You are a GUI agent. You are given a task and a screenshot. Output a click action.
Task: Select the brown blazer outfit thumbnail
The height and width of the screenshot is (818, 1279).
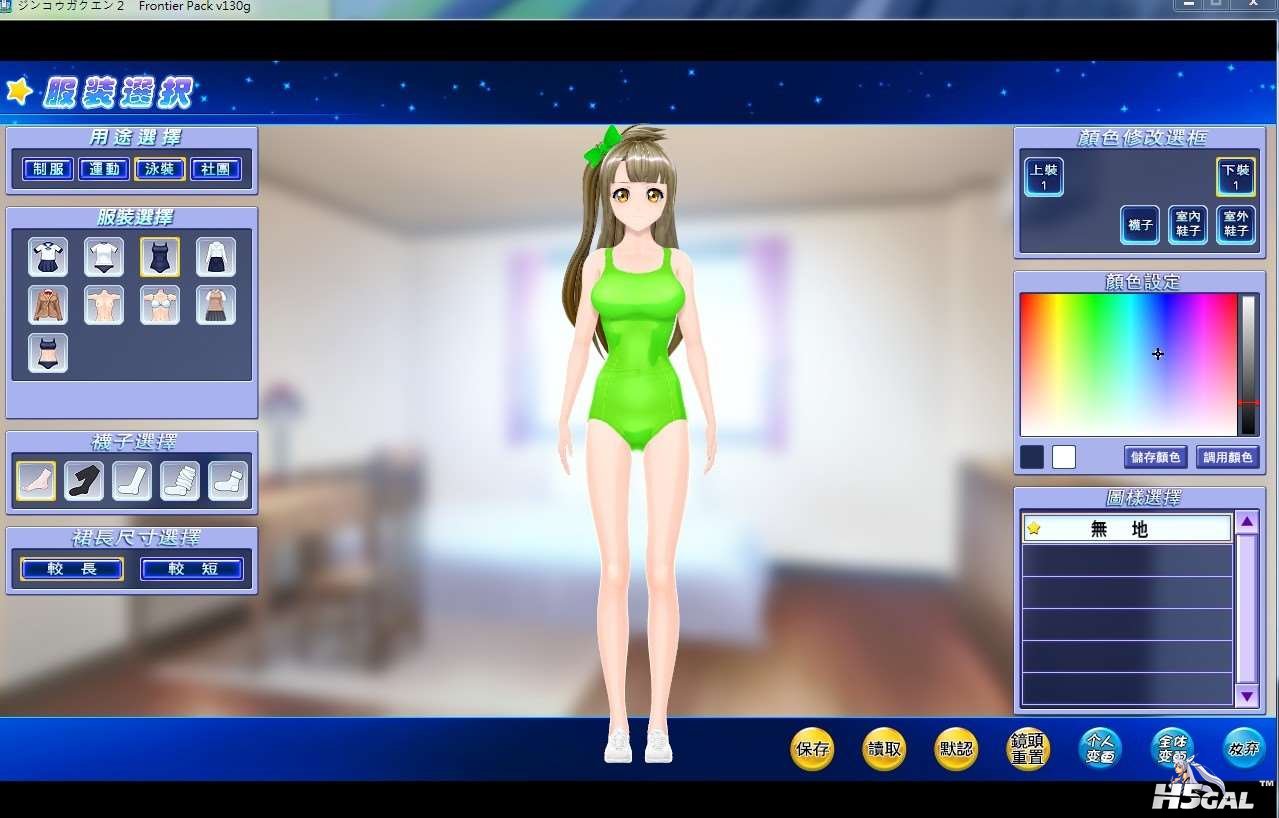[48, 305]
